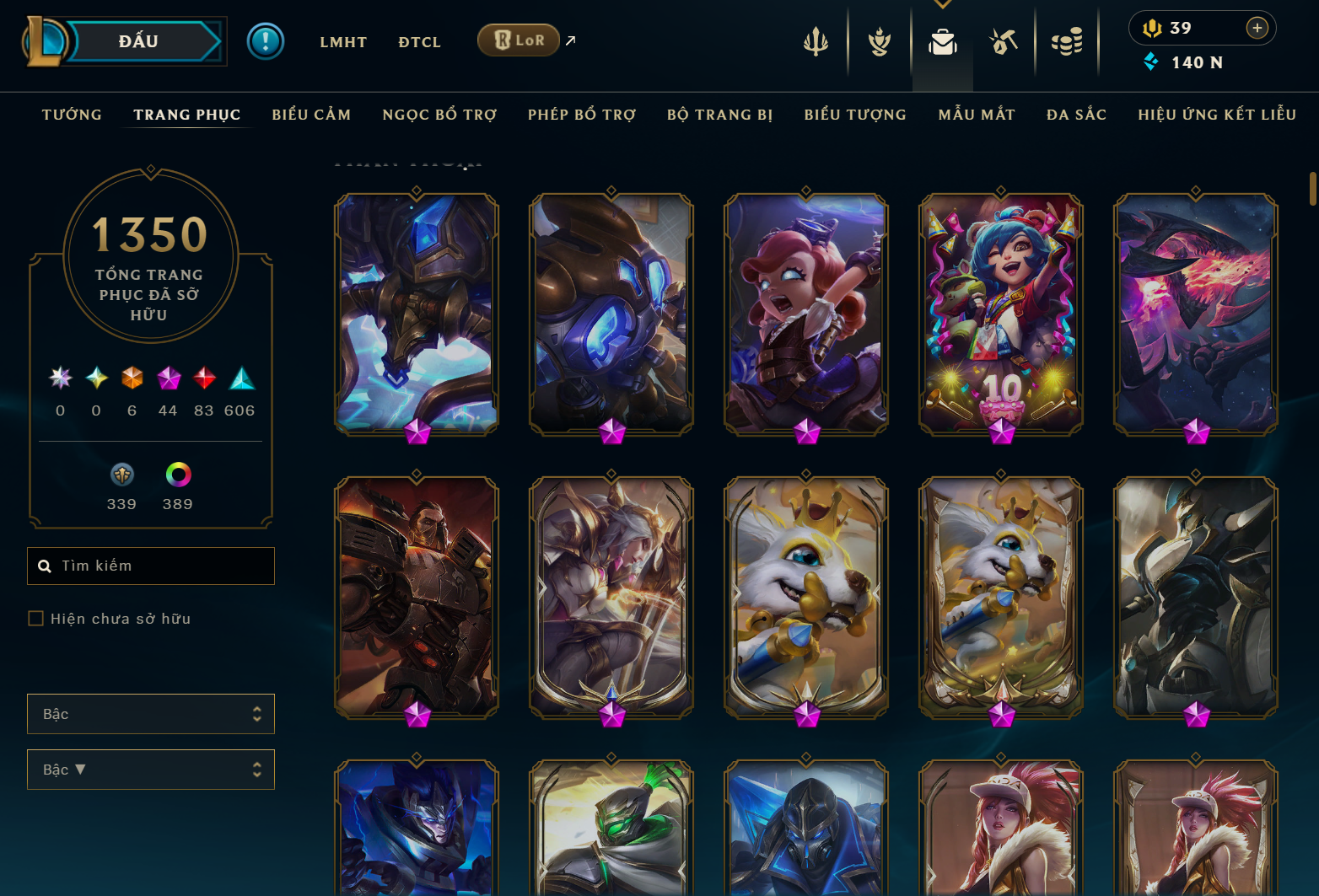
Task: Select the red legendary gem icon
Action: 204,379
